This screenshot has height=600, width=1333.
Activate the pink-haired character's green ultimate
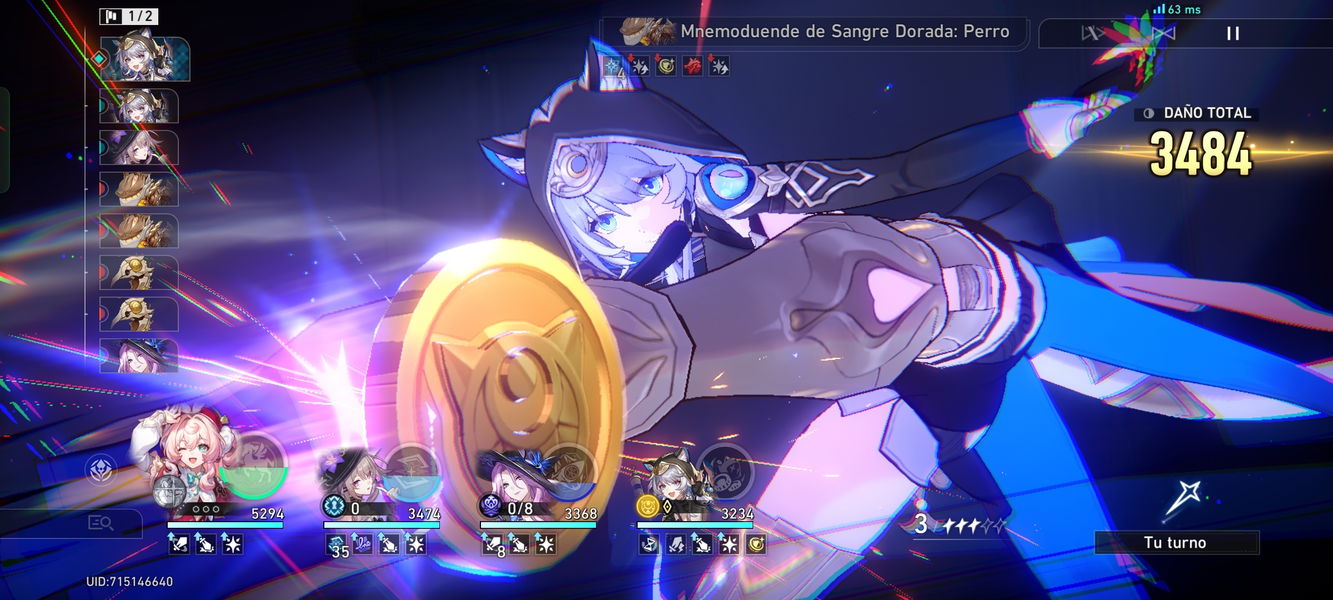click(253, 467)
